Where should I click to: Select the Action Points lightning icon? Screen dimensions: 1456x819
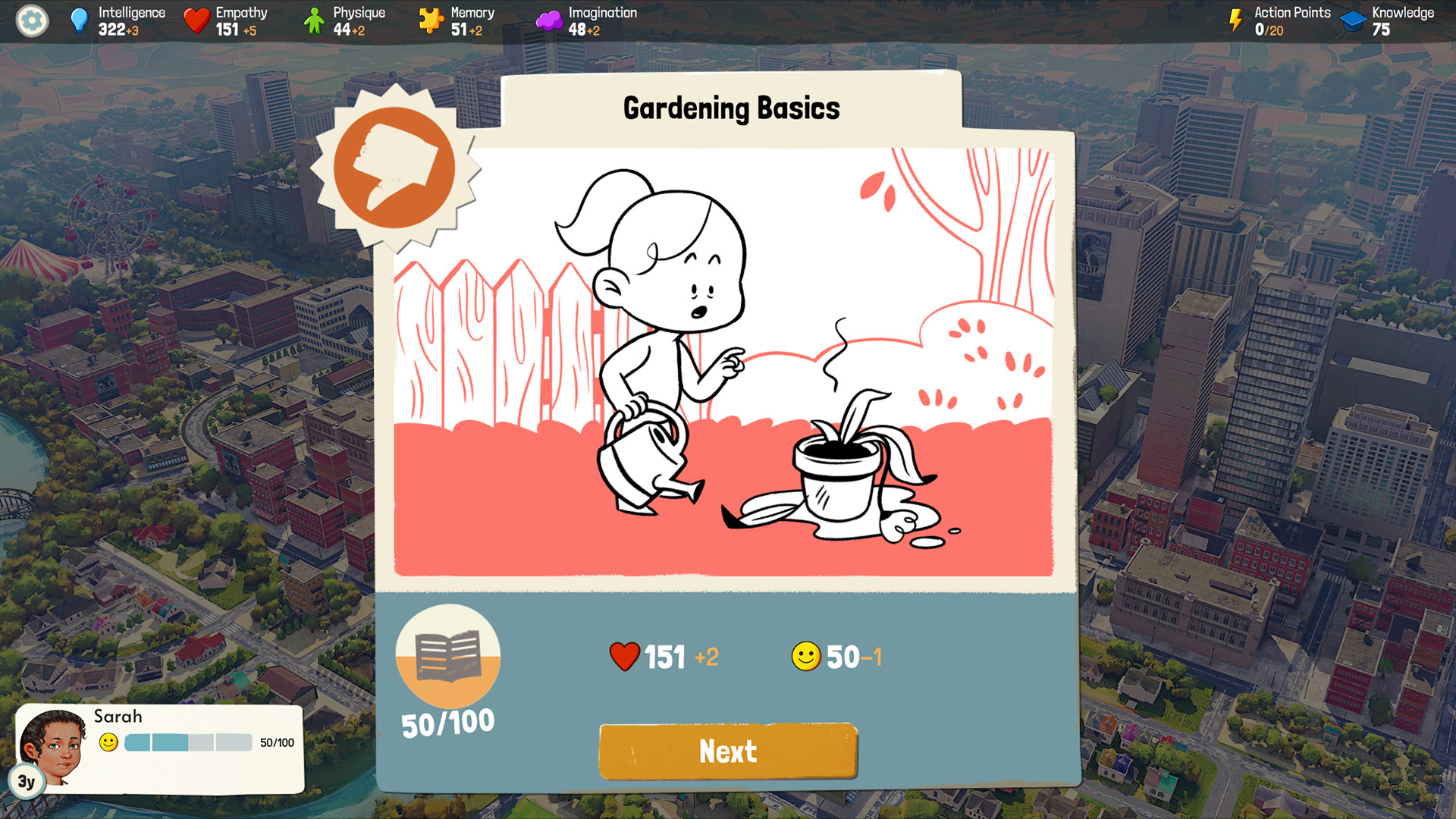[x=1238, y=19]
